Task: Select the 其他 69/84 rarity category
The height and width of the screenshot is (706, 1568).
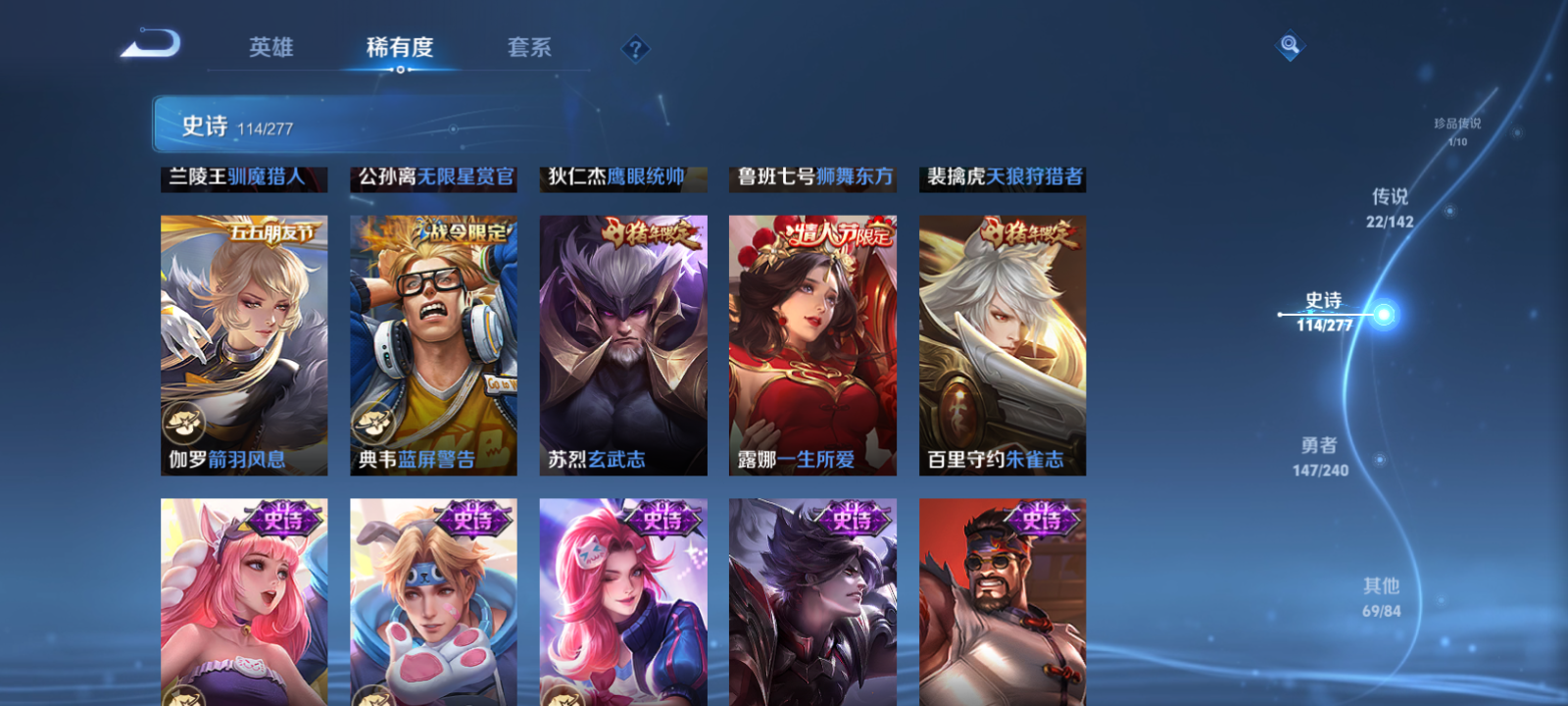Action: coord(1381,596)
